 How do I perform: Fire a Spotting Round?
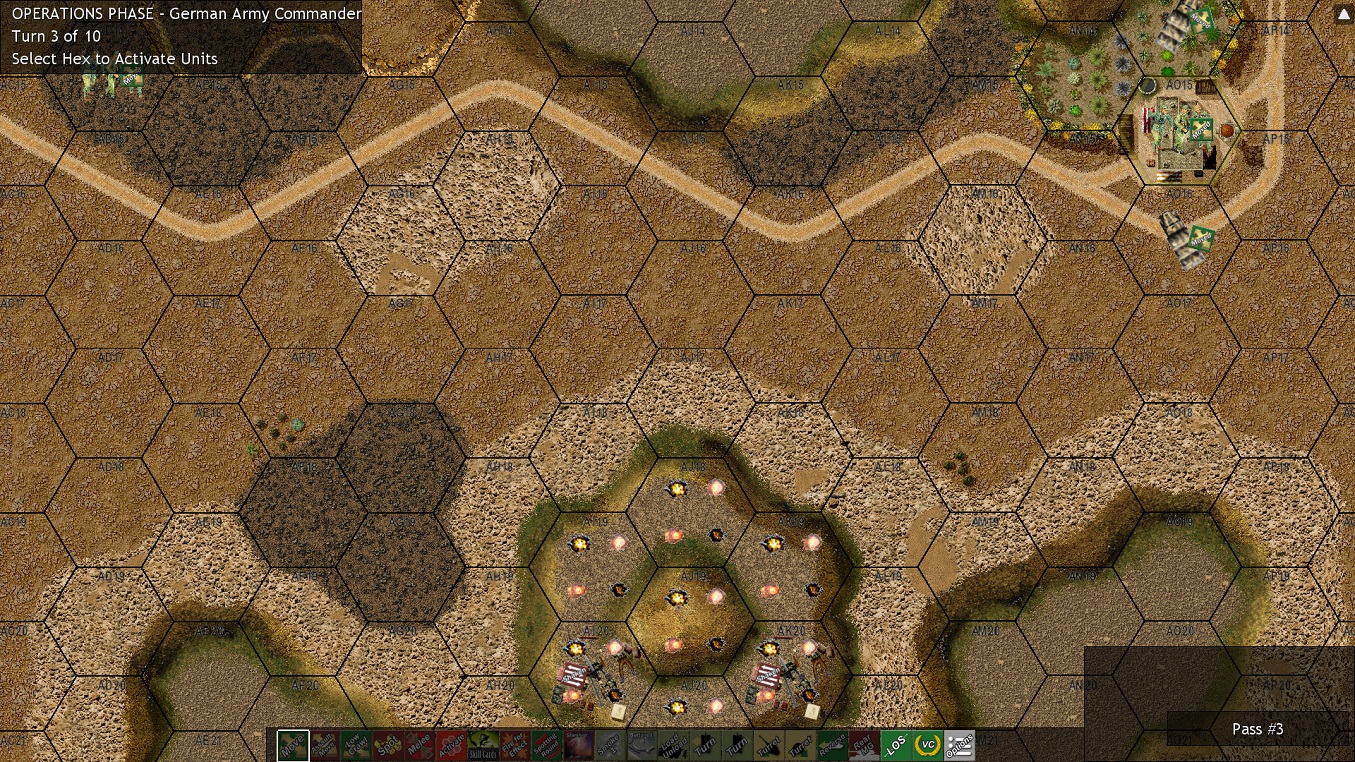click(x=545, y=744)
